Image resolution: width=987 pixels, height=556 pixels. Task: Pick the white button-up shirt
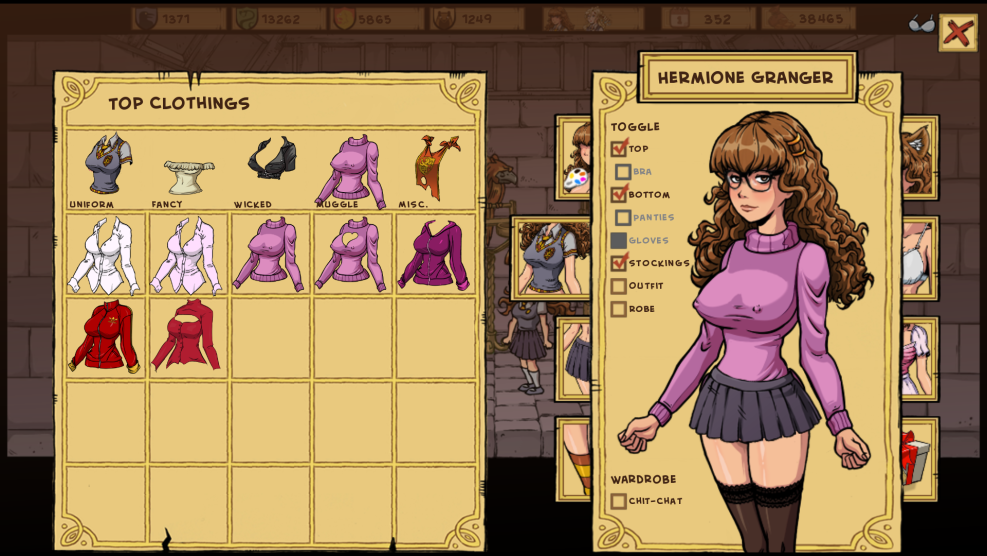(105, 255)
